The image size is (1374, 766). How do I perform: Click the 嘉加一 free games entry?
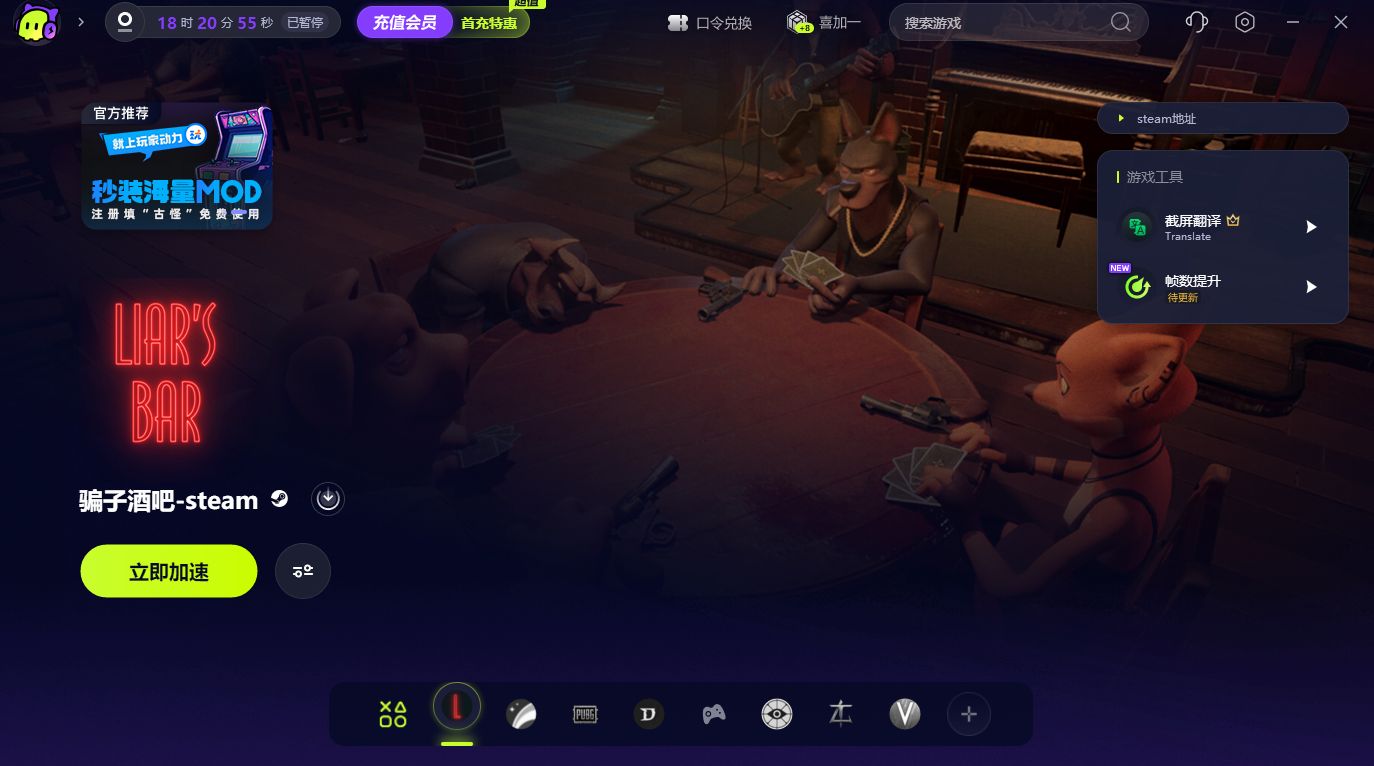(823, 22)
